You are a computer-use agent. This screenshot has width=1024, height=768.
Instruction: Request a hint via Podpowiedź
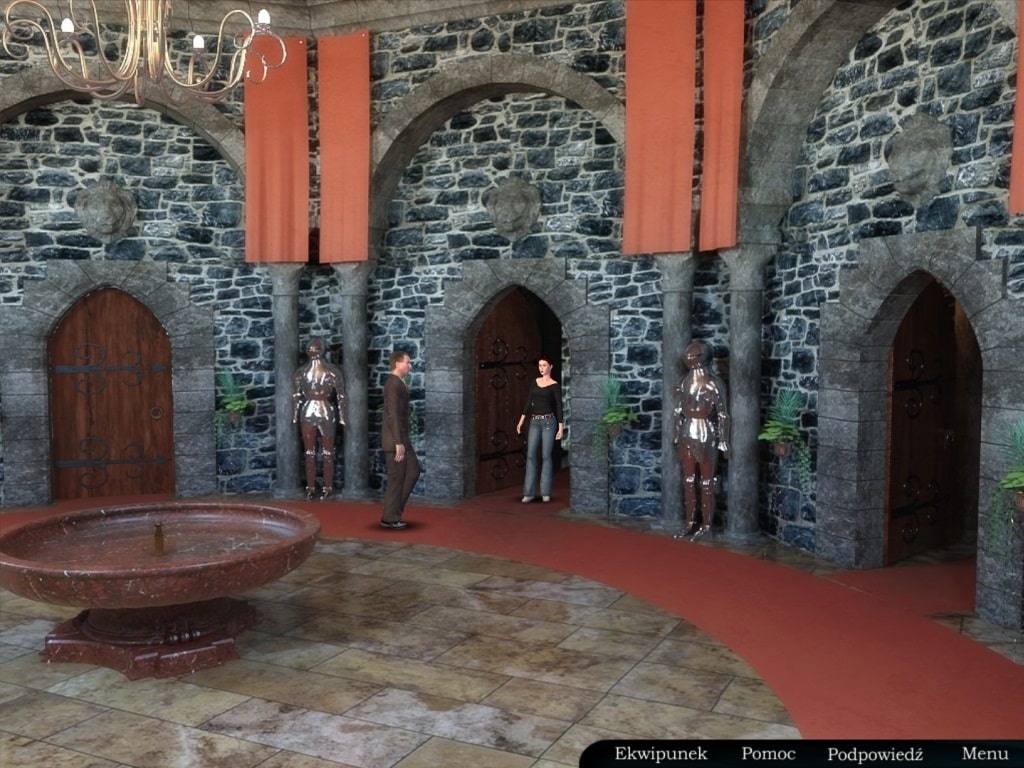[874, 754]
